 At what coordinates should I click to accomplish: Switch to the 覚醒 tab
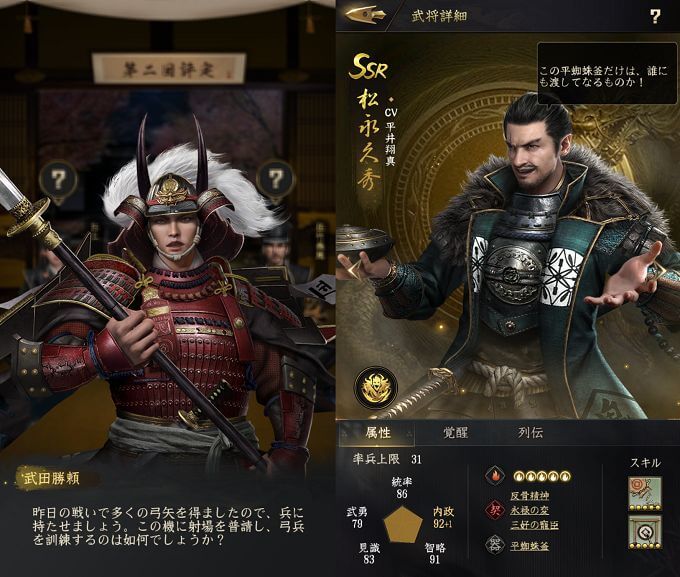click(456, 433)
